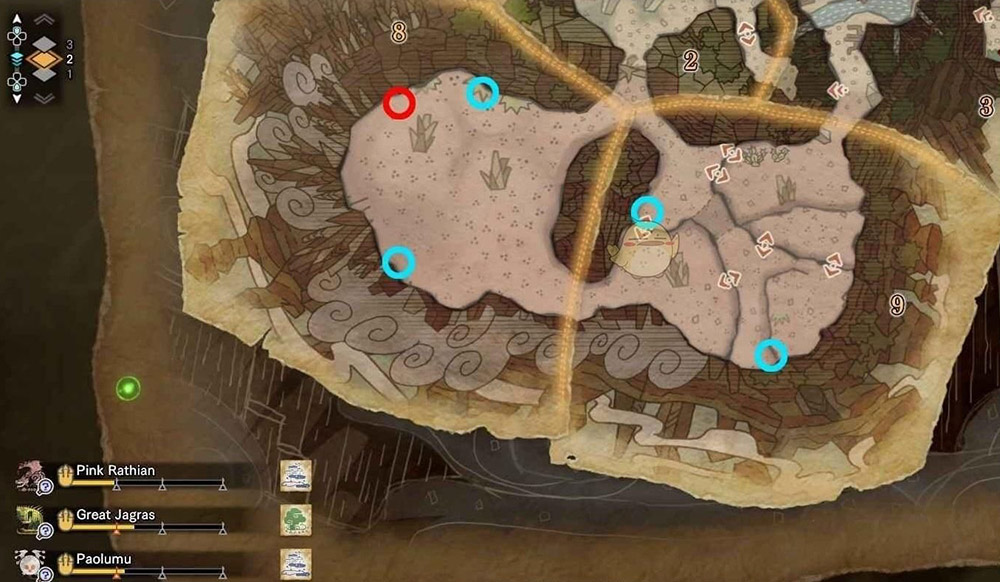Click the habitat icon beside Pink Rathian

point(296,475)
